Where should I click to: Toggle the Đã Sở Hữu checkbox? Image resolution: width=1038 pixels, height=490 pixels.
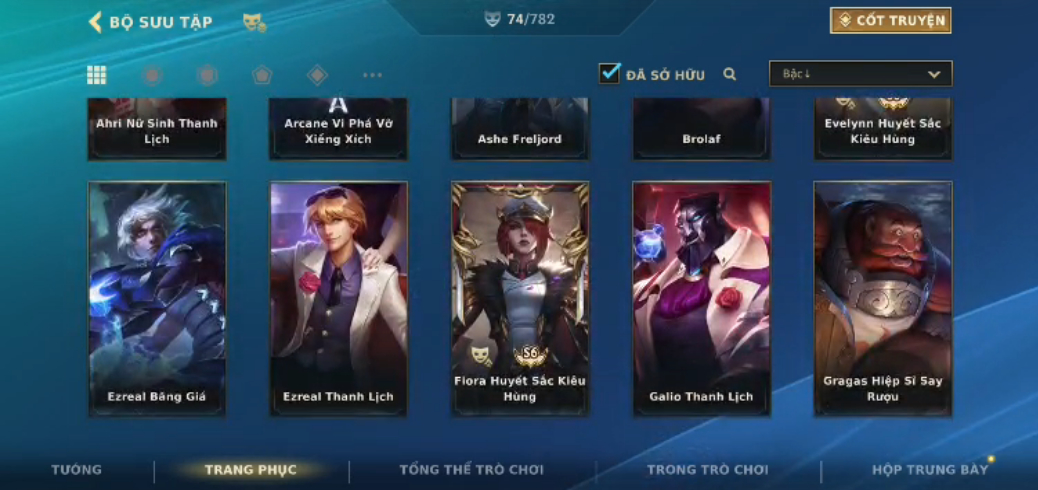609,74
